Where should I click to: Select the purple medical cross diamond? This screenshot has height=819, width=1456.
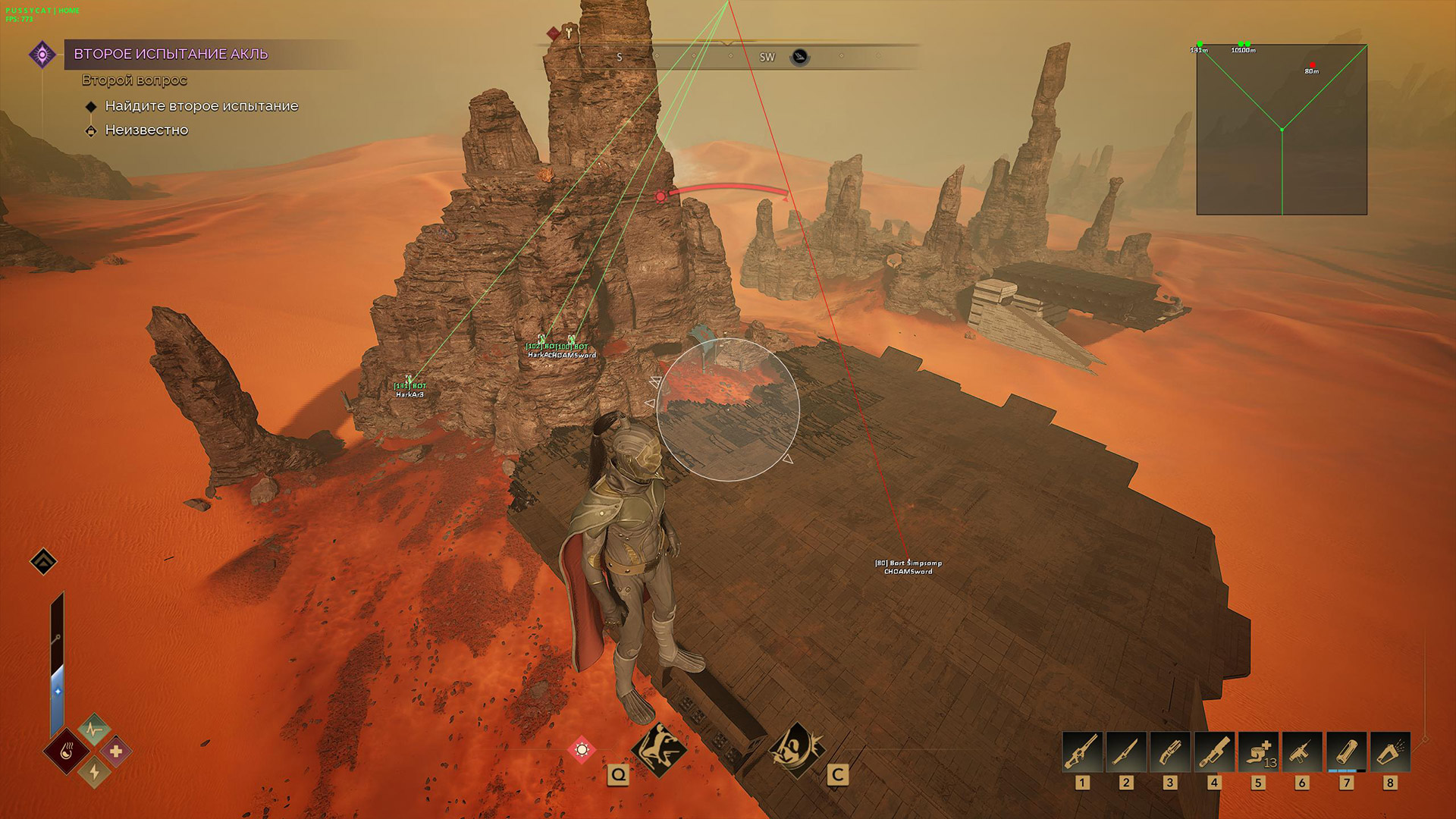tap(116, 752)
